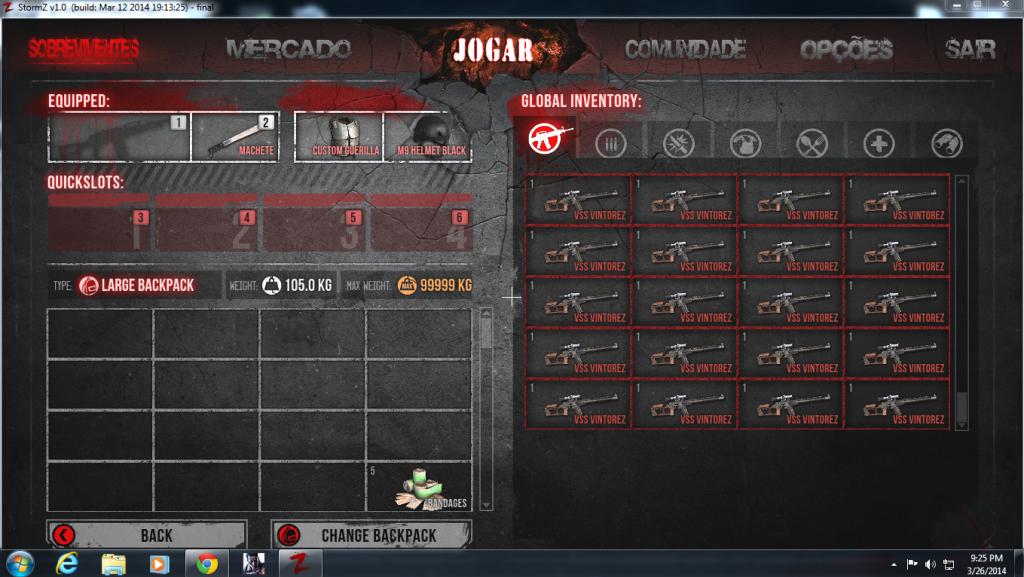The width and height of the screenshot is (1024, 577).
Task: Click the Change Backpack button
Action: pyautogui.click(x=370, y=535)
